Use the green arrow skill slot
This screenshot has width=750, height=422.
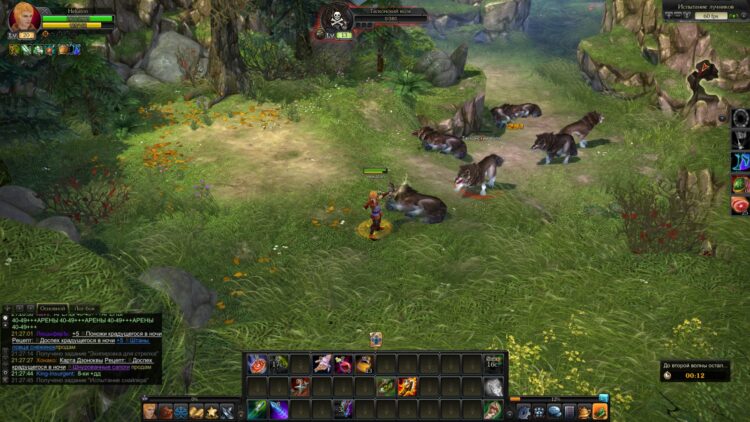coord(258,409)
